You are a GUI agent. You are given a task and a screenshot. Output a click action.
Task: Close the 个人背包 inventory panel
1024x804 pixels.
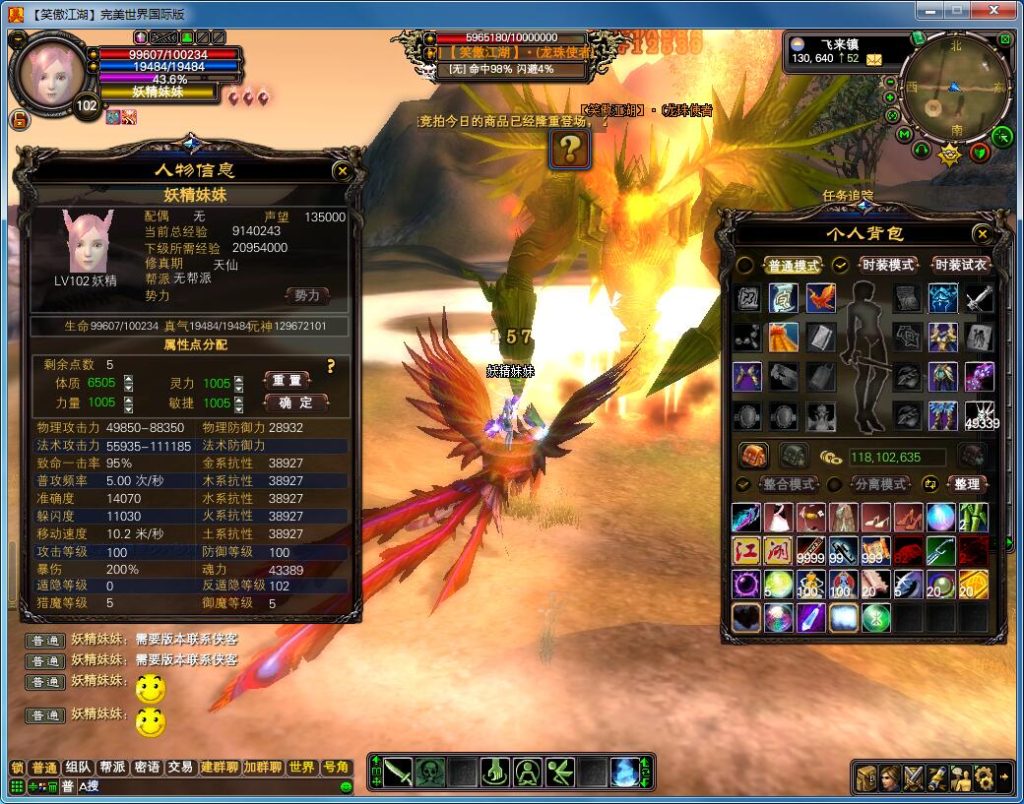pos(982,234)
